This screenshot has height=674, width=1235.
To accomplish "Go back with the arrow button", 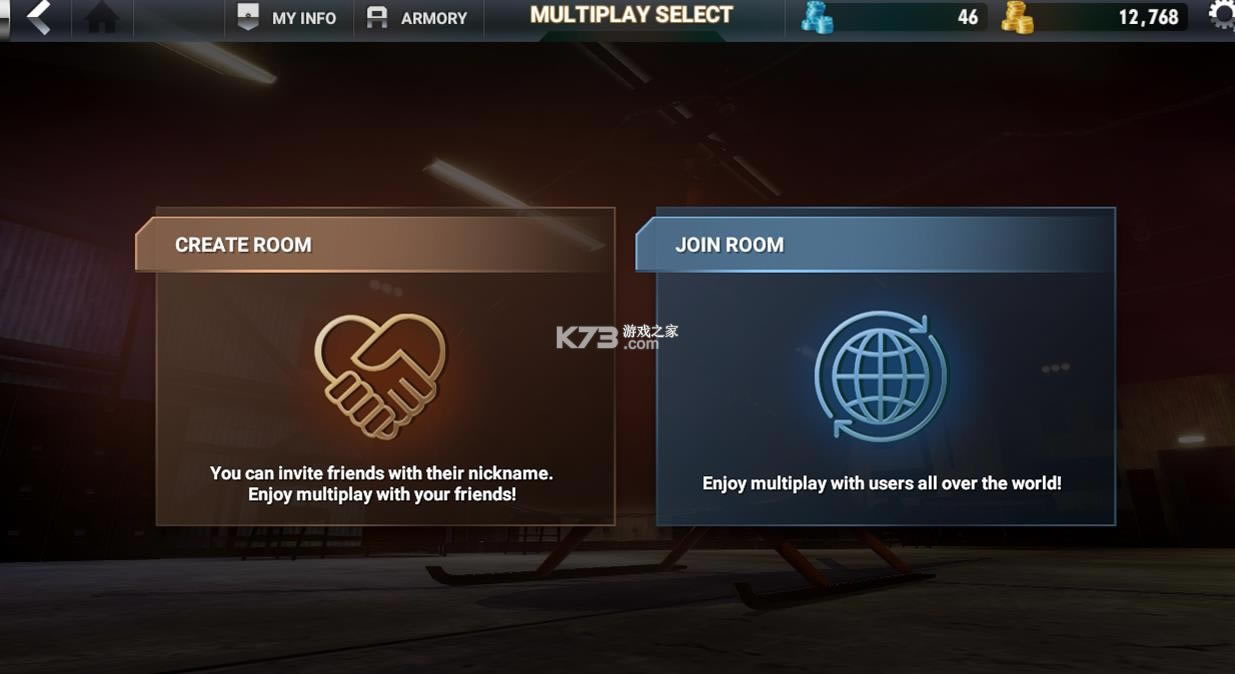I will pyautogui.click(x=38, y=17).
